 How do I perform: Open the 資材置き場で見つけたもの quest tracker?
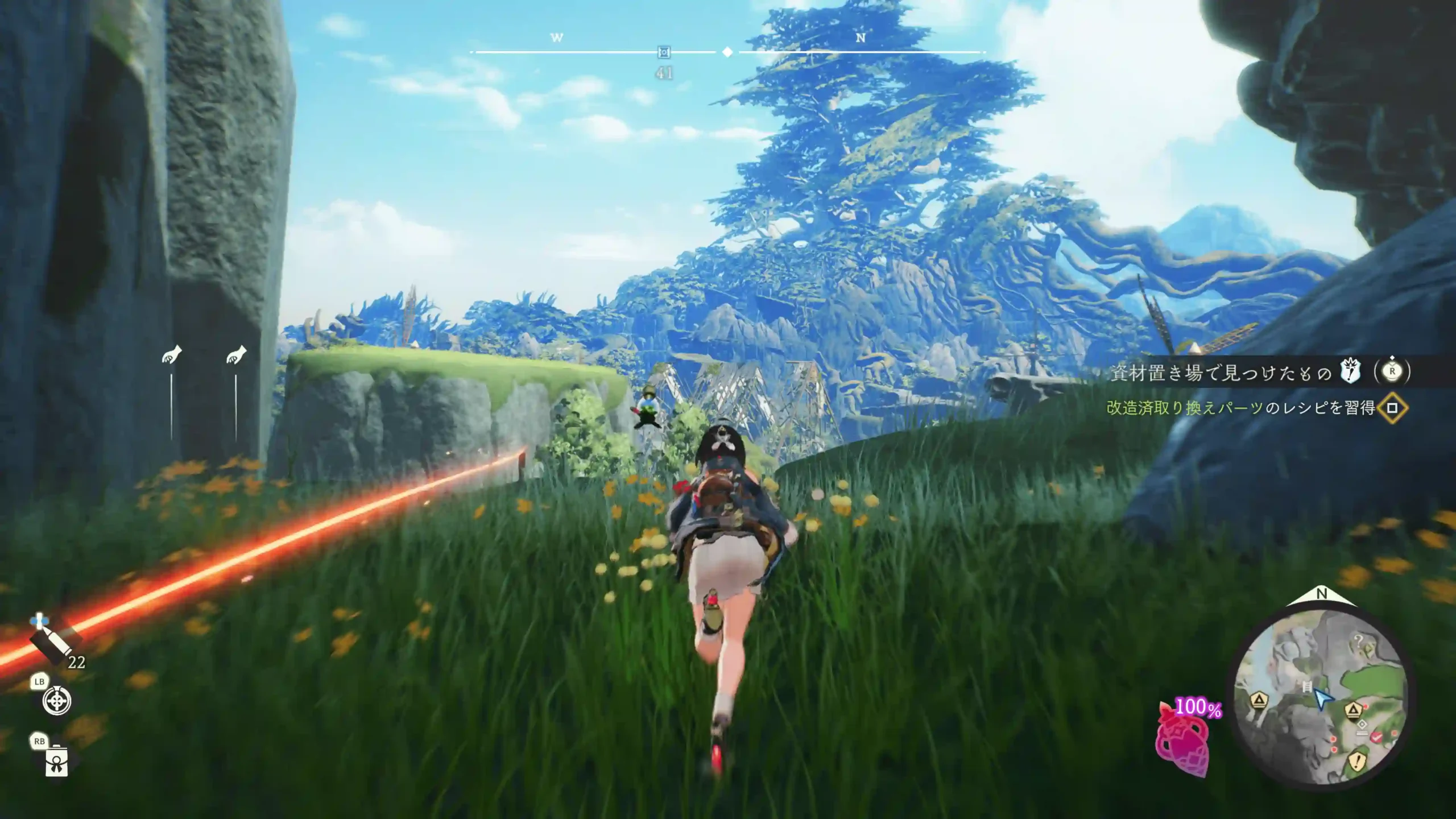click(1221, 373)
